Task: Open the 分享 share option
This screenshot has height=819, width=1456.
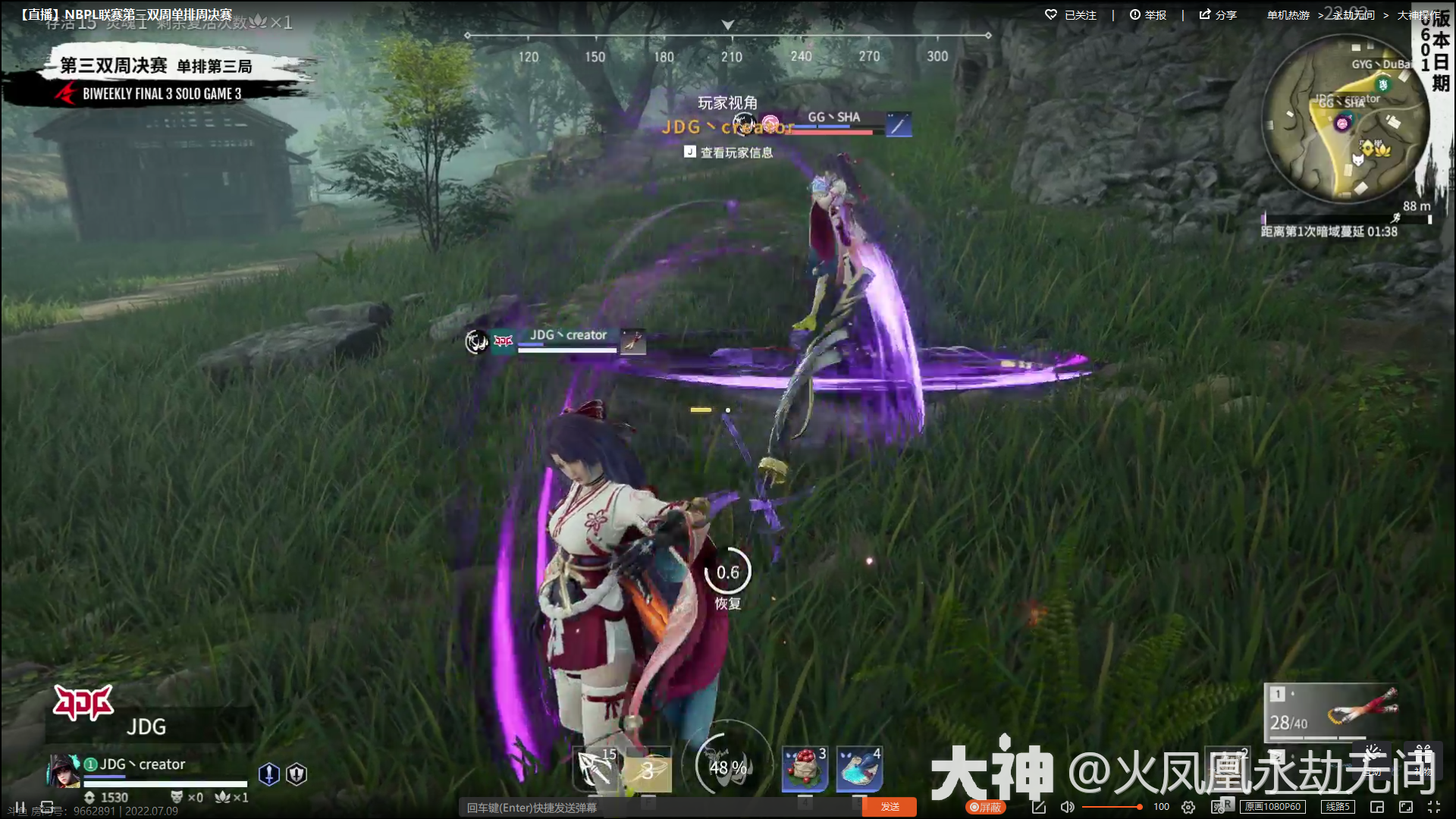Action: [x=1218, y=15]
